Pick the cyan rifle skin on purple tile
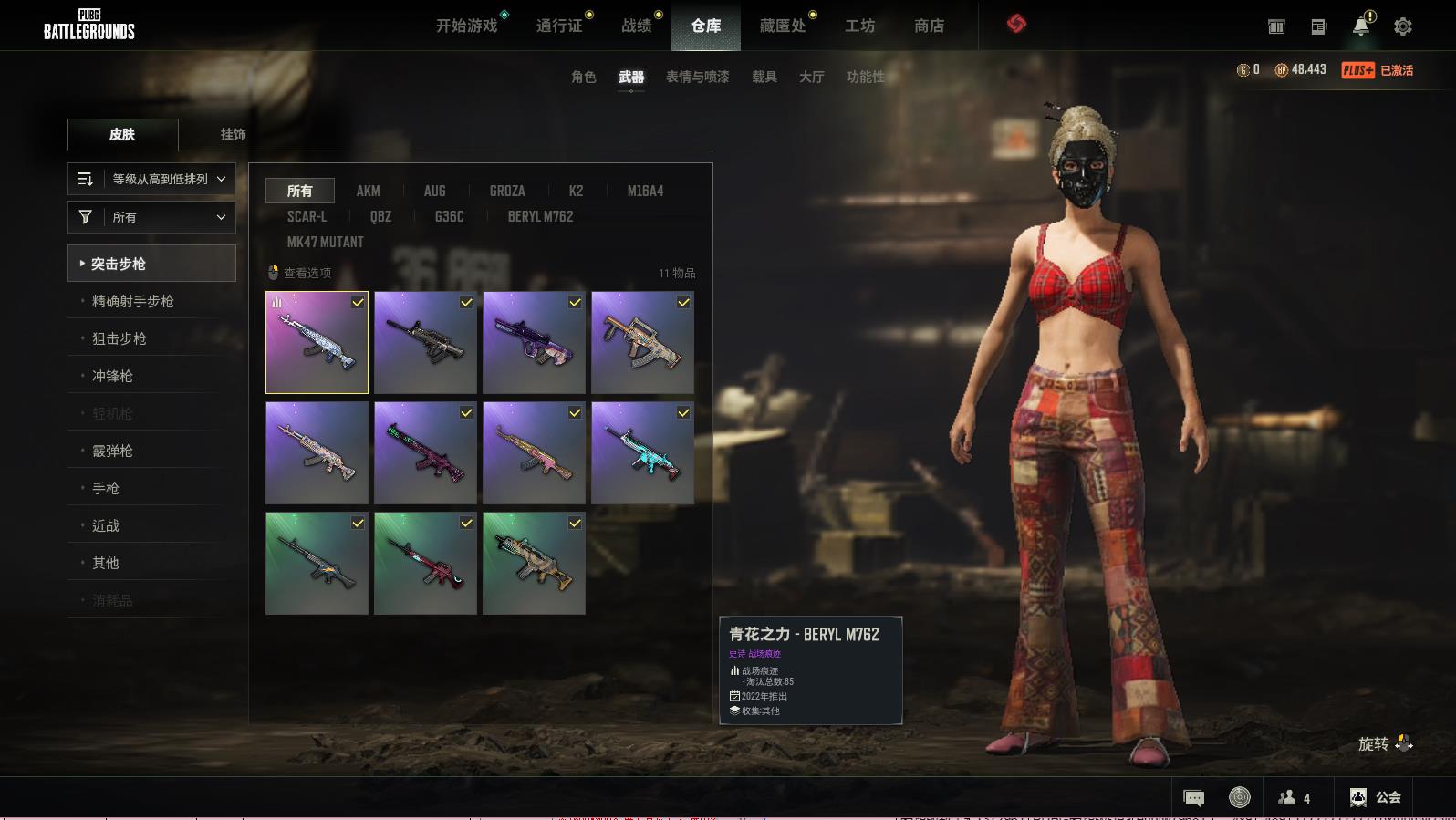 click(x=642, y=453)
